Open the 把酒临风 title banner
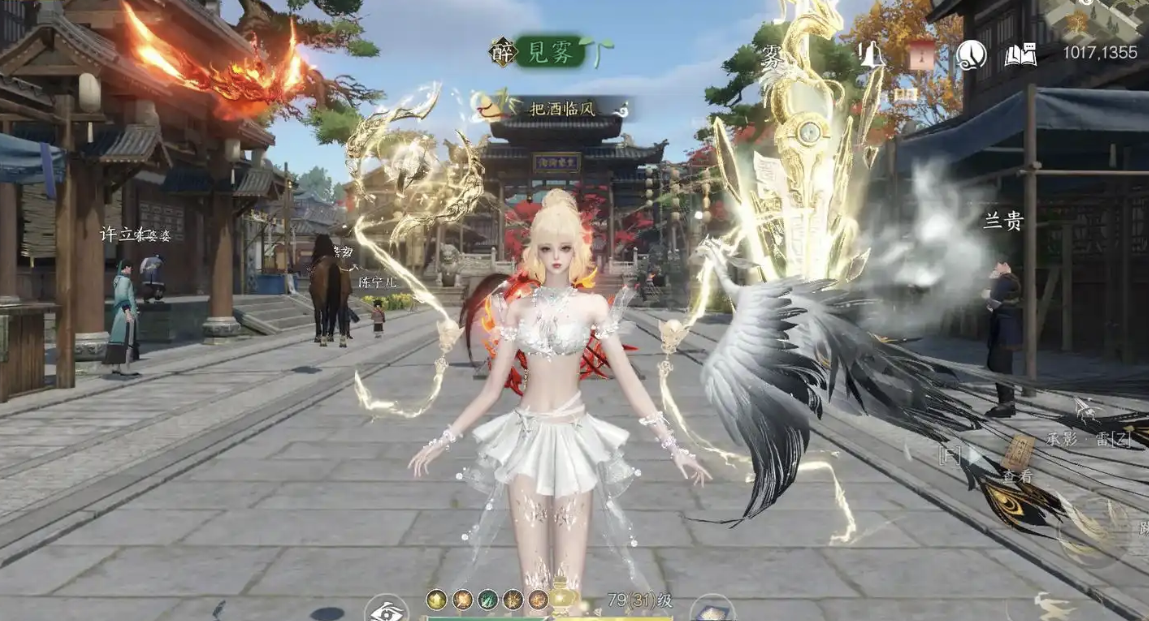Viewport: 1149px width, 621px height. click(x=560, y=107)
